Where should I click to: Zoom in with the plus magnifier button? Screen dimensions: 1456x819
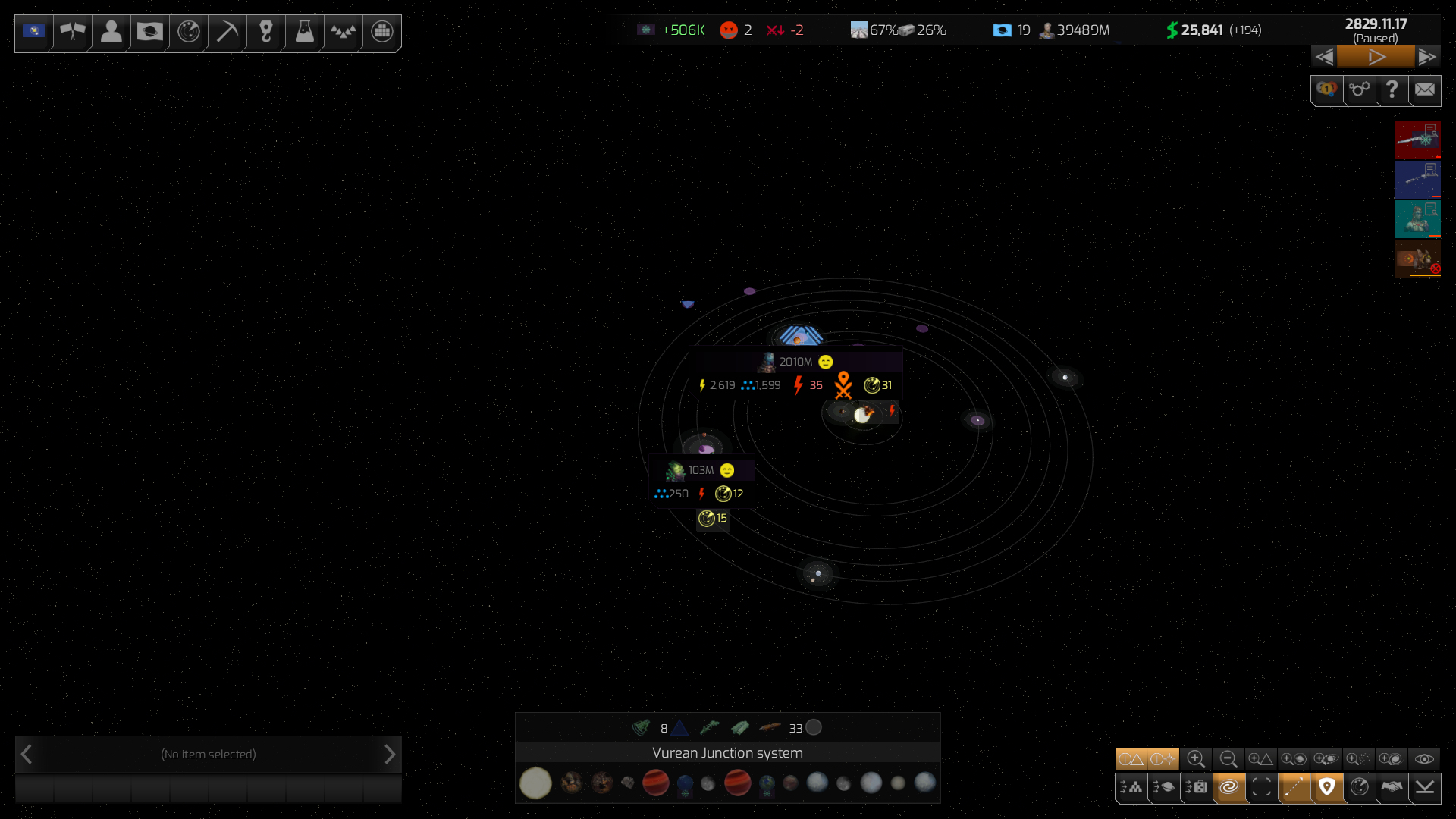click(x=1196, y=759)
